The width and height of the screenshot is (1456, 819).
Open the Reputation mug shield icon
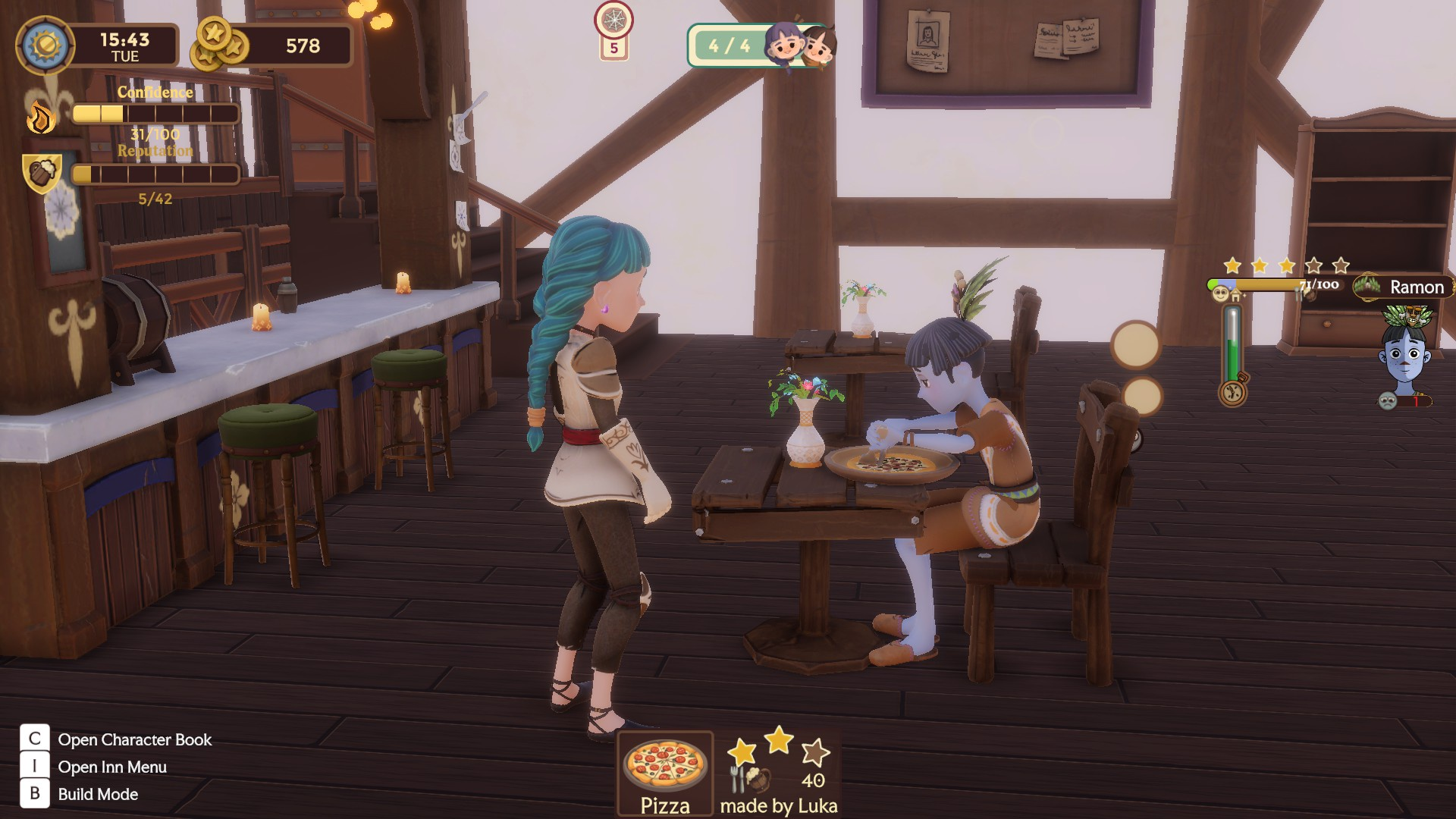(x=42, y=173)
